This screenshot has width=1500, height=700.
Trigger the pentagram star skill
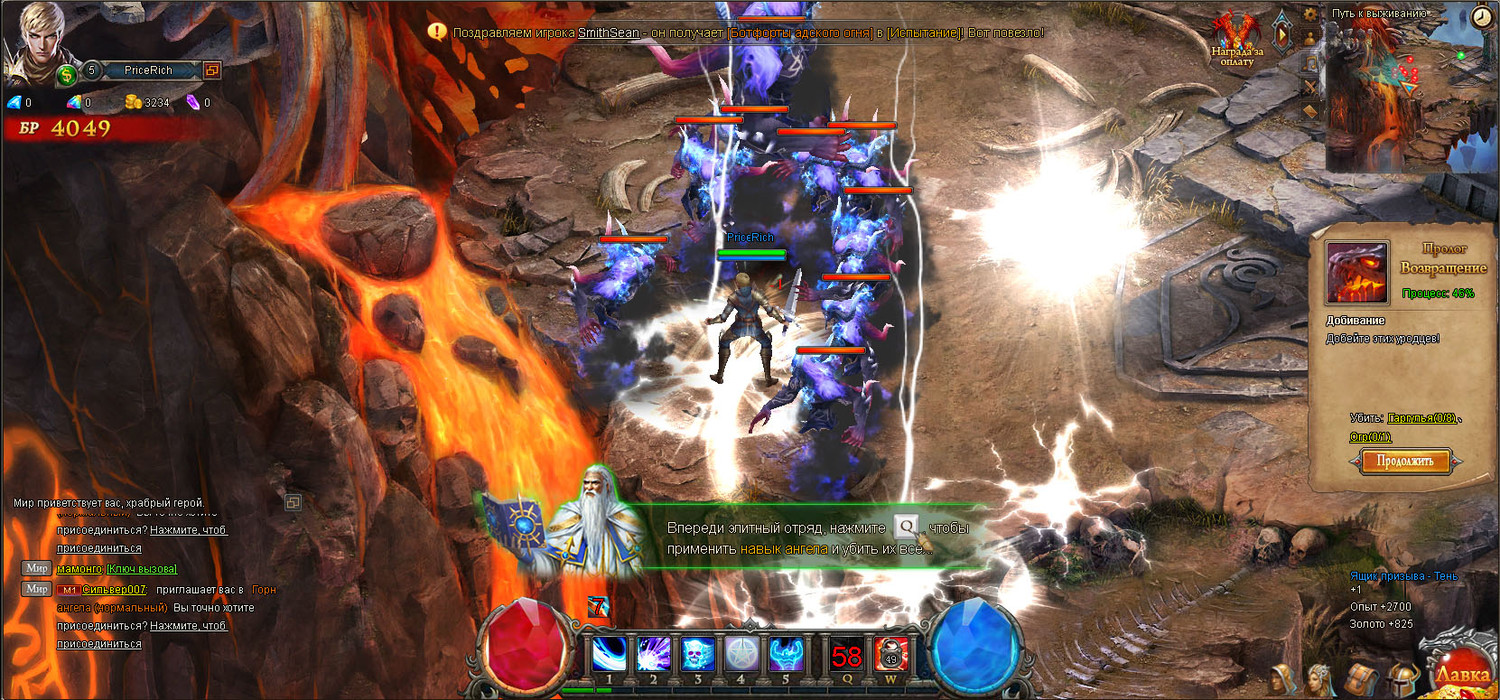point(741,654)
